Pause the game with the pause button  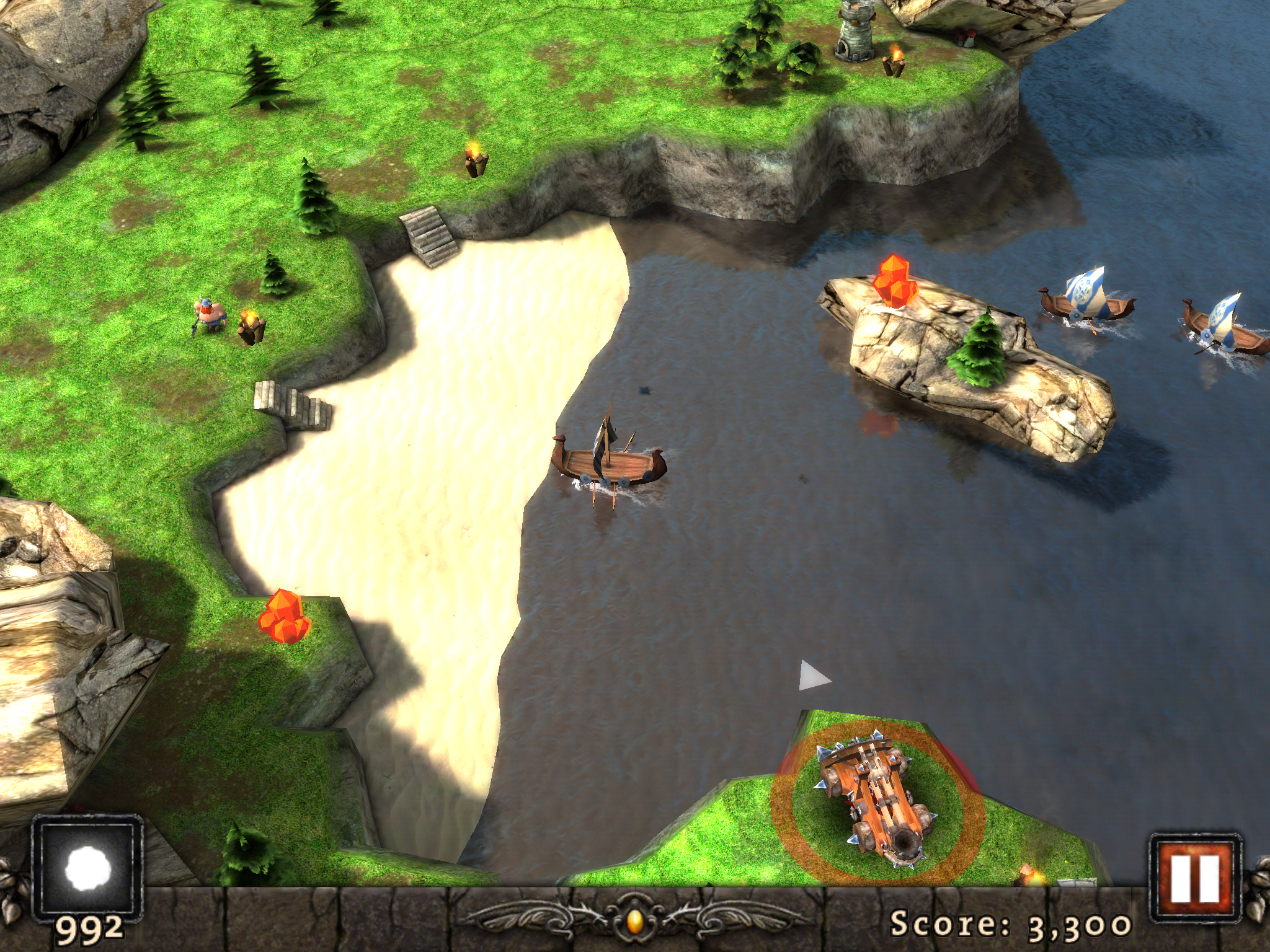tap(1195, 876)
